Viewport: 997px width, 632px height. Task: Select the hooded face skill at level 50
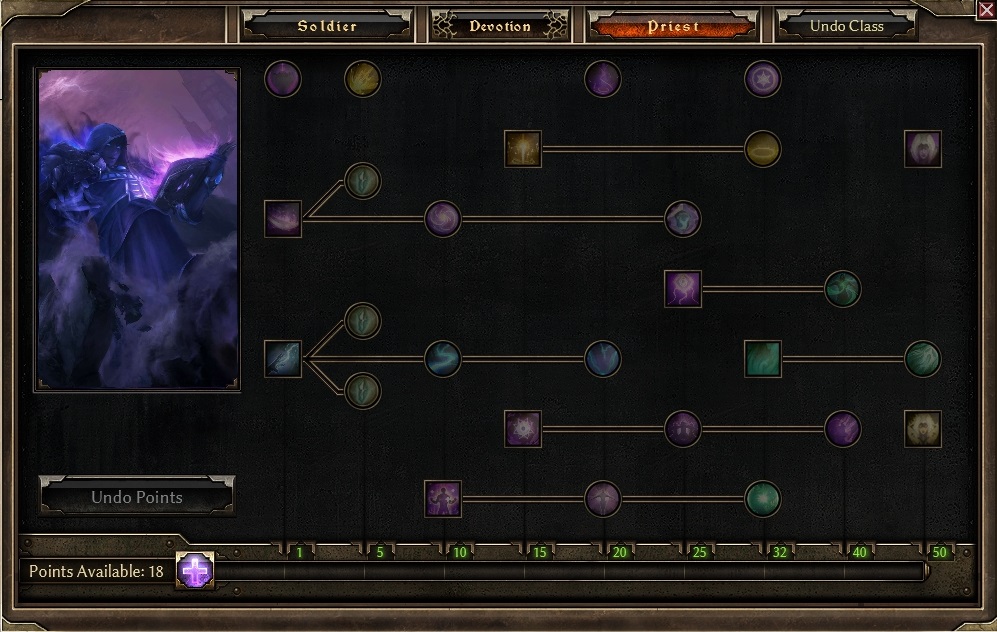pyautogui.click(x=923, y=149)
